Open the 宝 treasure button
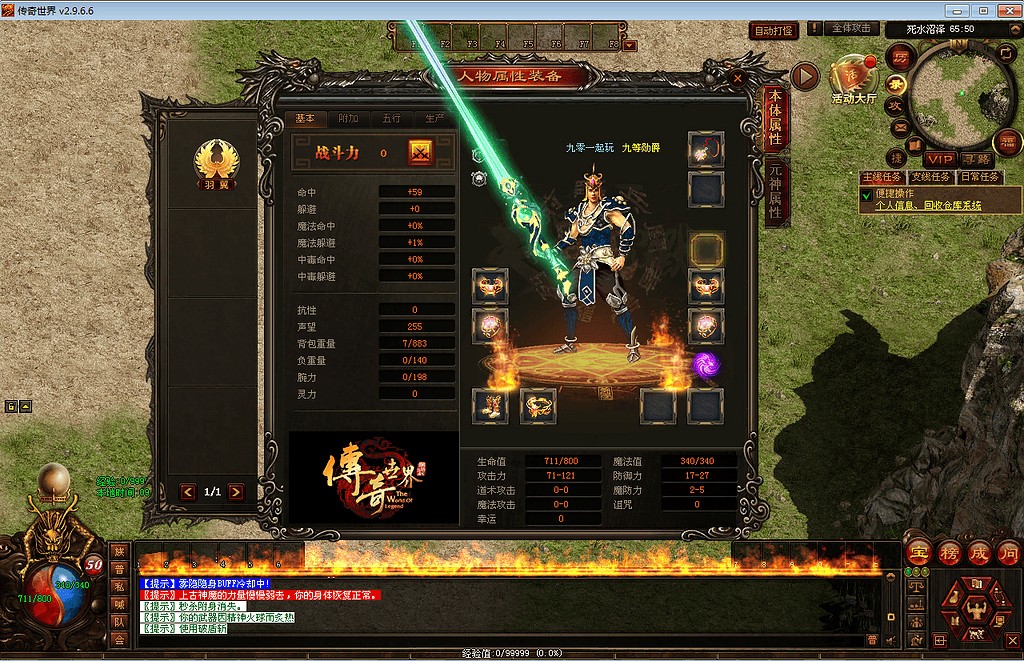The width and height of the screenshot is (1024, 661). 918,553
